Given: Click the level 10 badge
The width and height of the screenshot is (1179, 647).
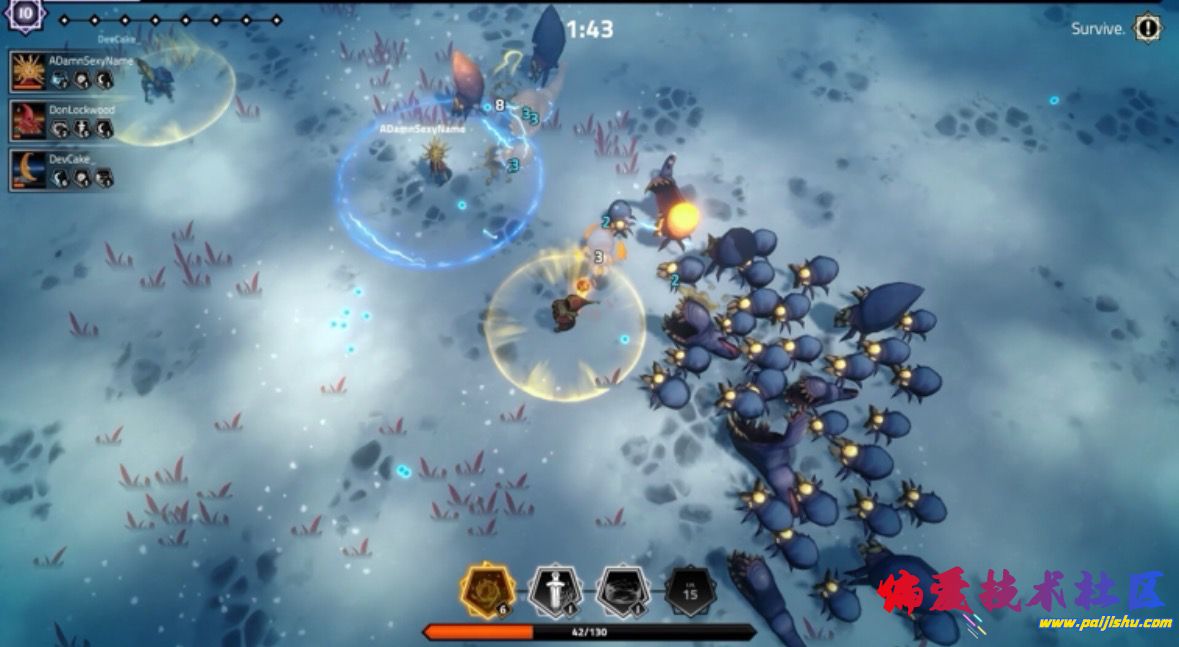Looking at the screenshot, I should coord(25,15).
